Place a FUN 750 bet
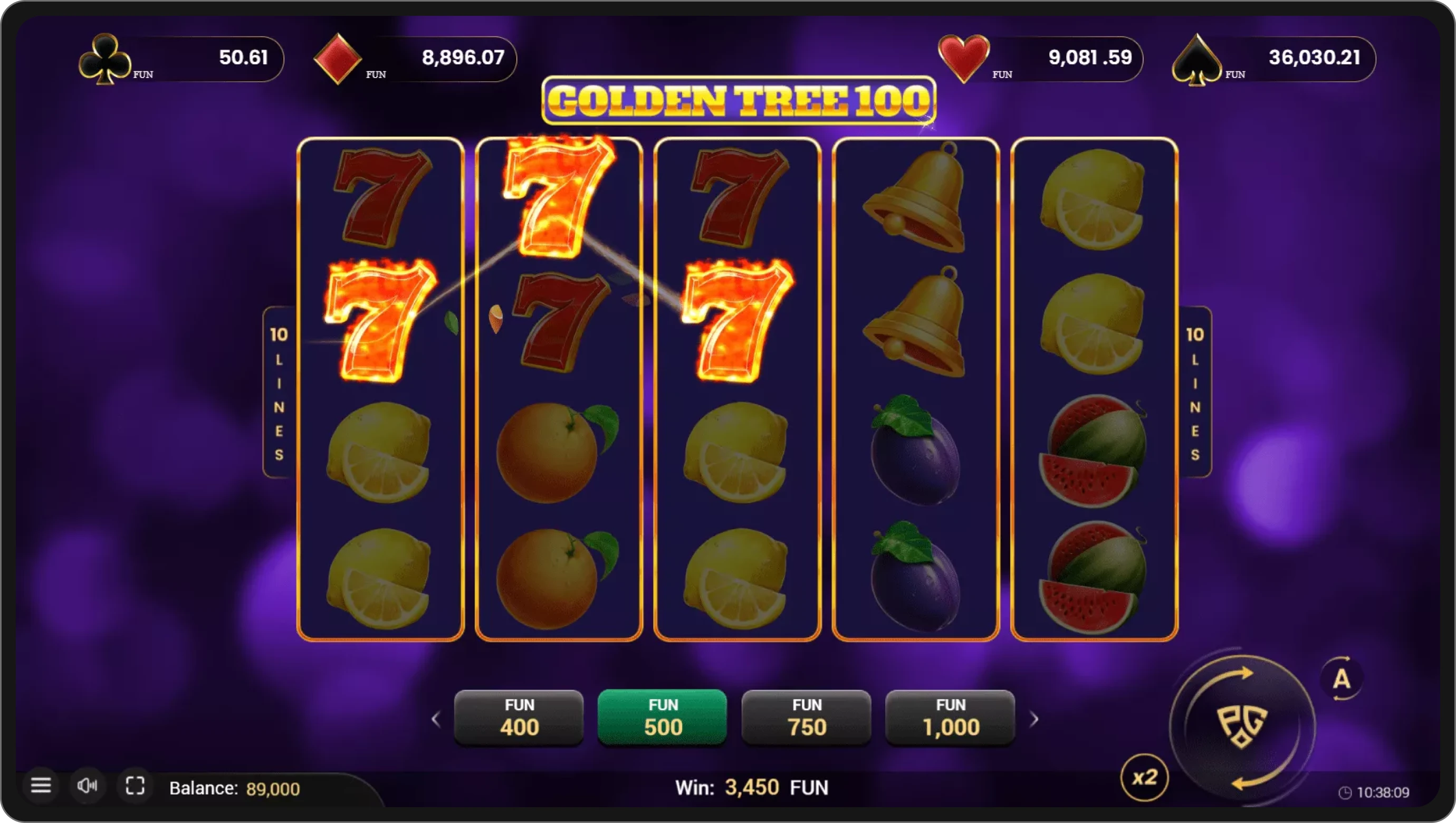This screenshot has width=1456, height=823. pyautogui.click(x=806, y=717)
